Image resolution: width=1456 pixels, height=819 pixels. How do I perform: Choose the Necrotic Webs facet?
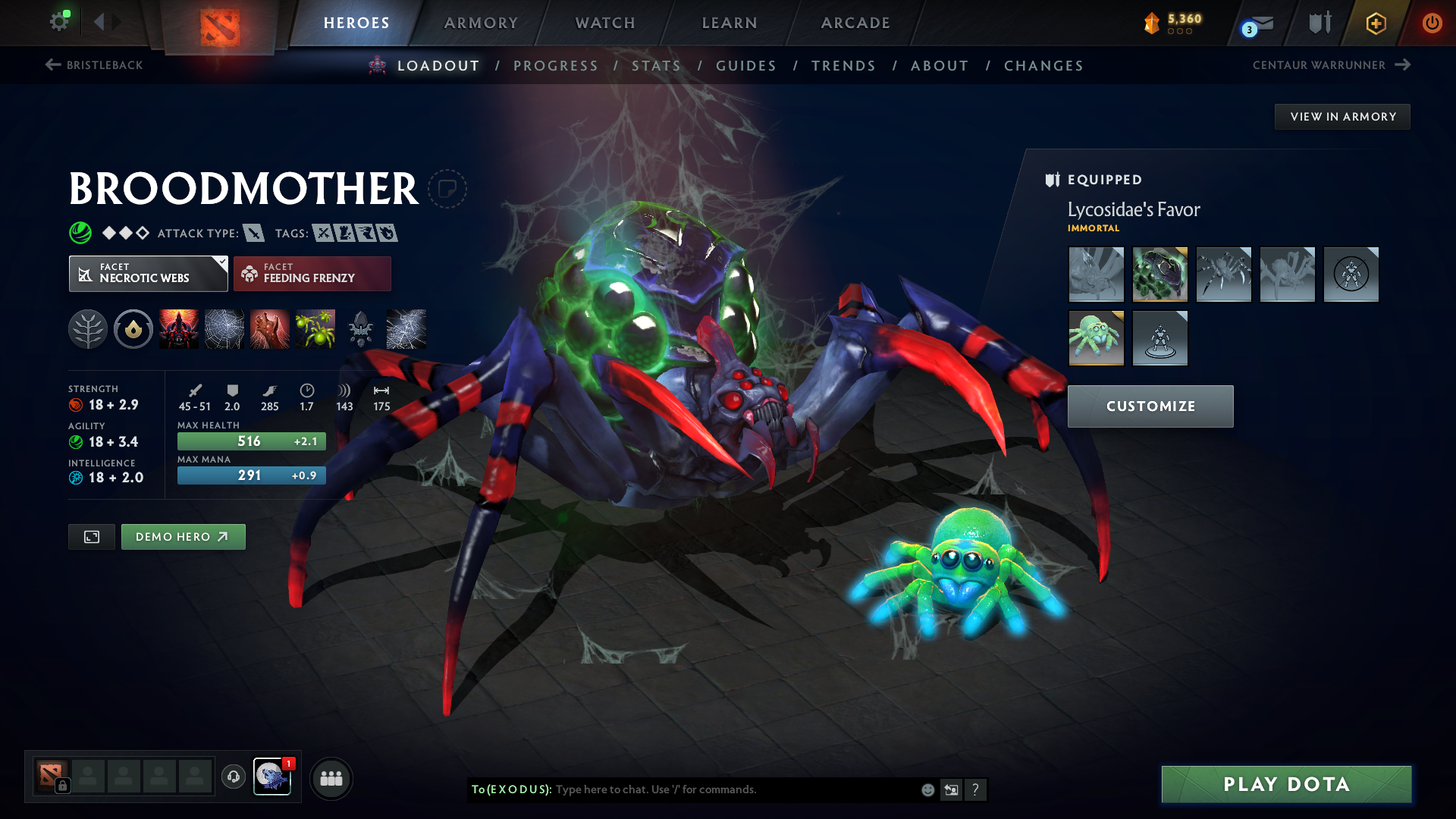pos(148,274)
